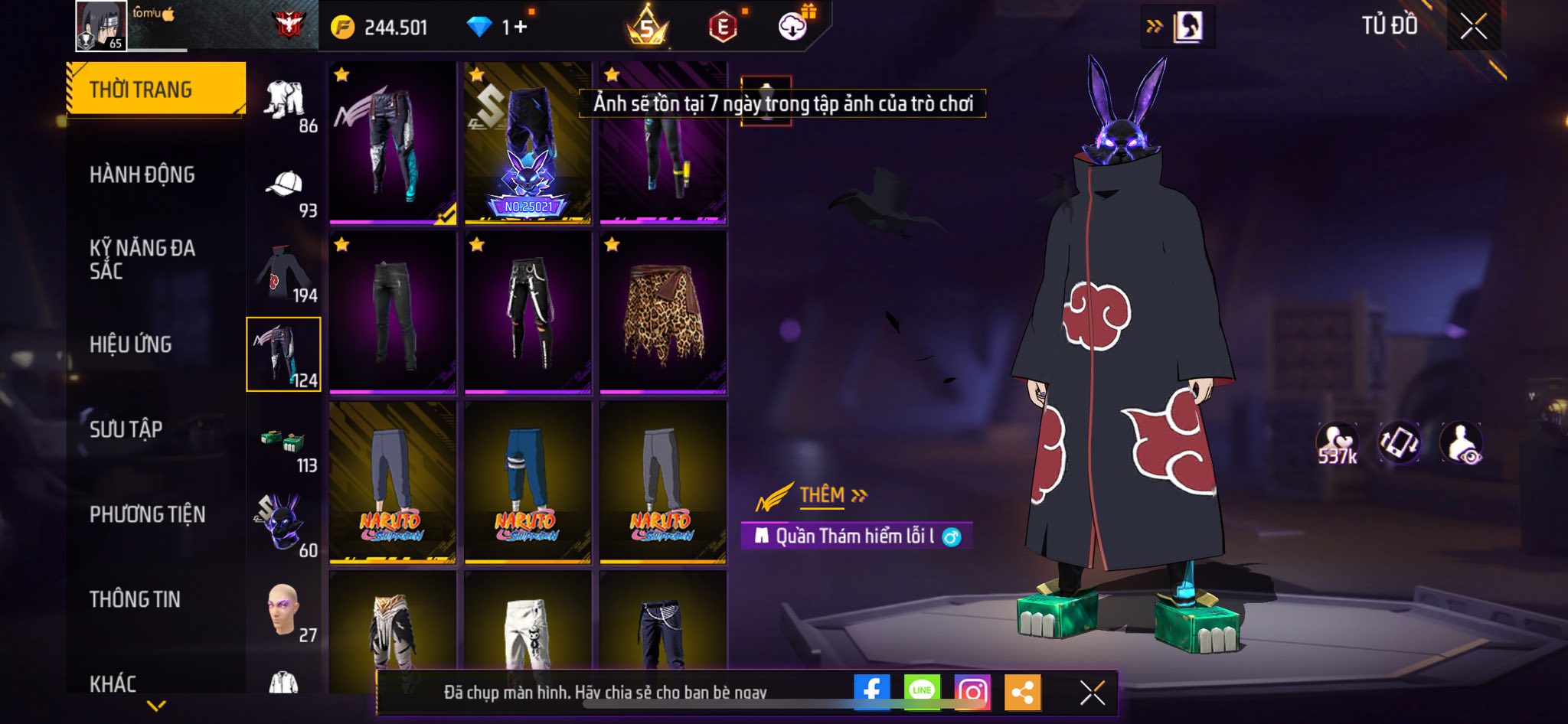Select the purple rabbit mask pants NO.25021
The width and height of the screenshot is (1568, 724).
[528, 143]
